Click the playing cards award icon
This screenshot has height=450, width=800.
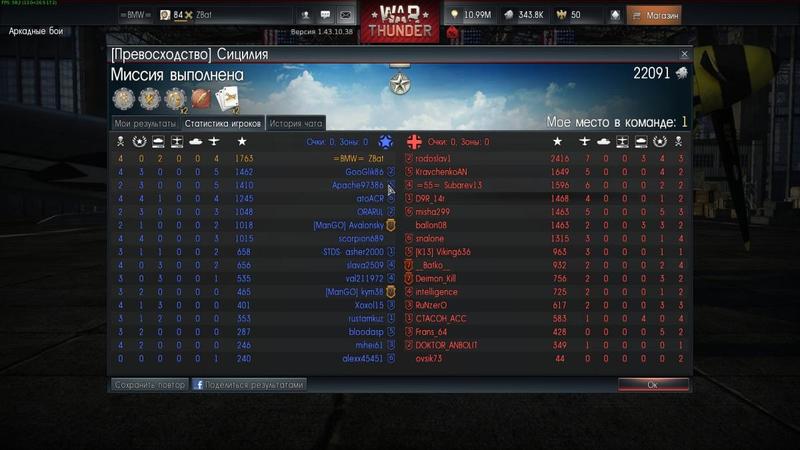coord(227,98)
